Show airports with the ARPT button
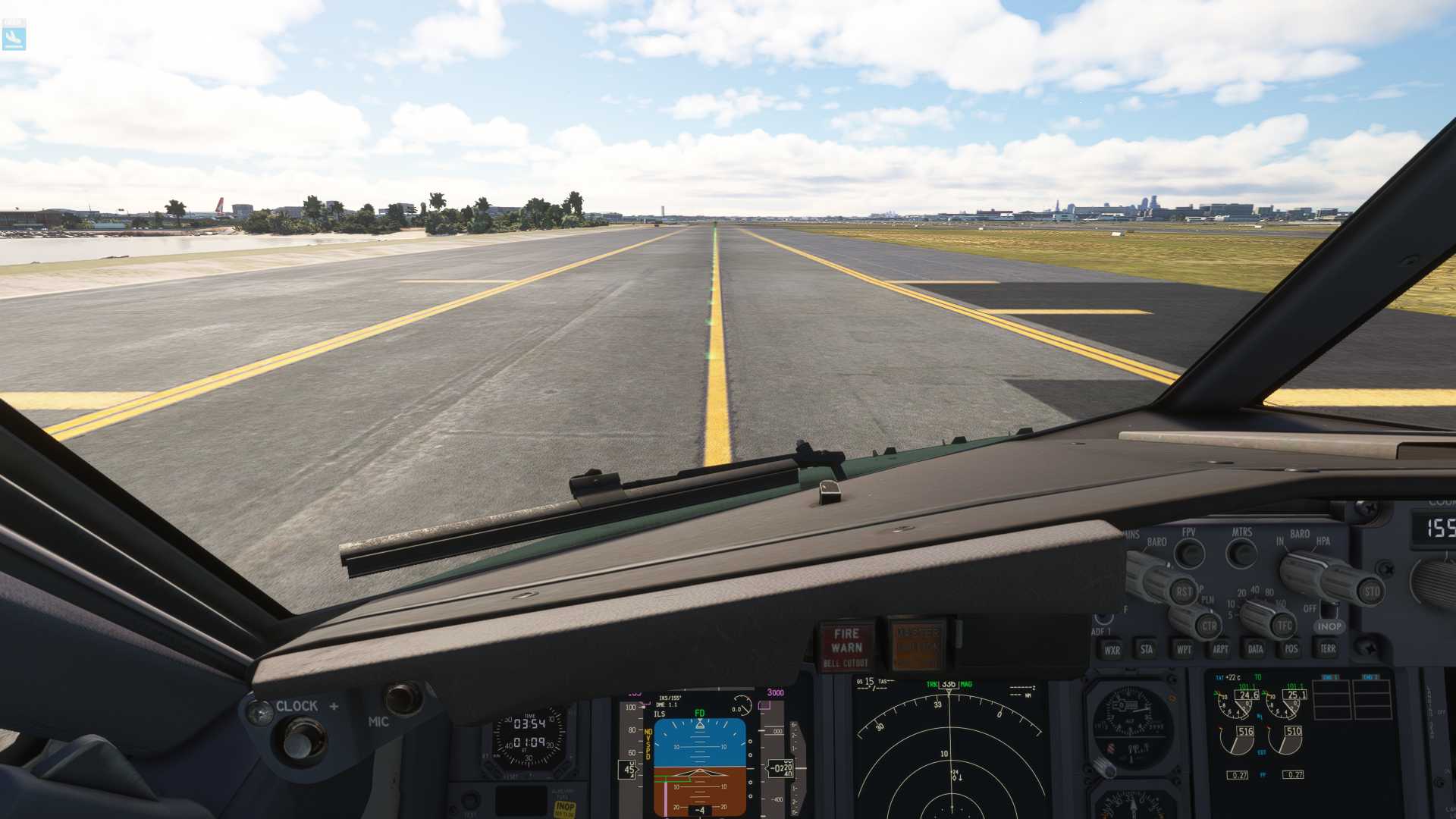Viewport: 1456px width, 819px height. point(1219,649)
